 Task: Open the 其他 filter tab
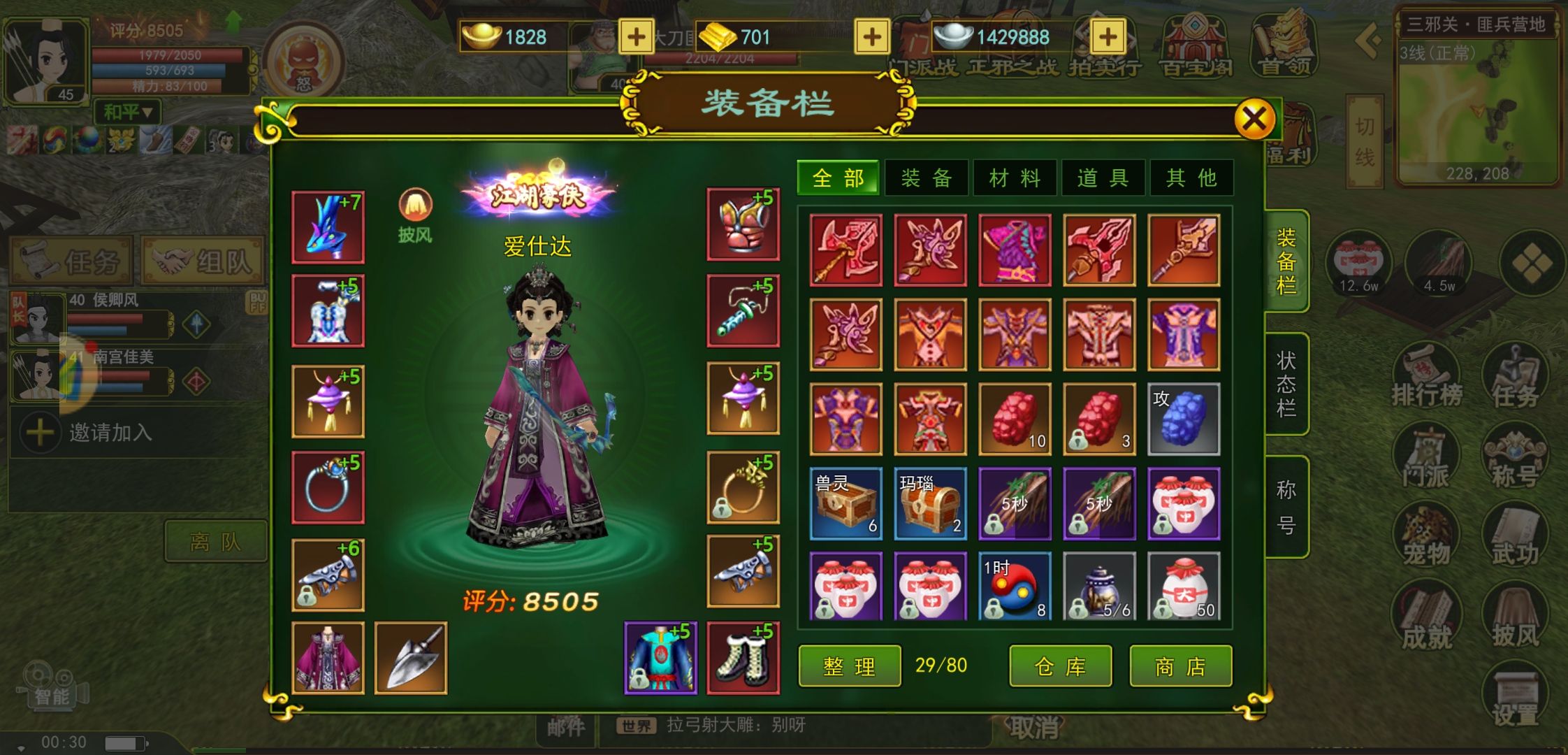click(x=1191, y=178)
